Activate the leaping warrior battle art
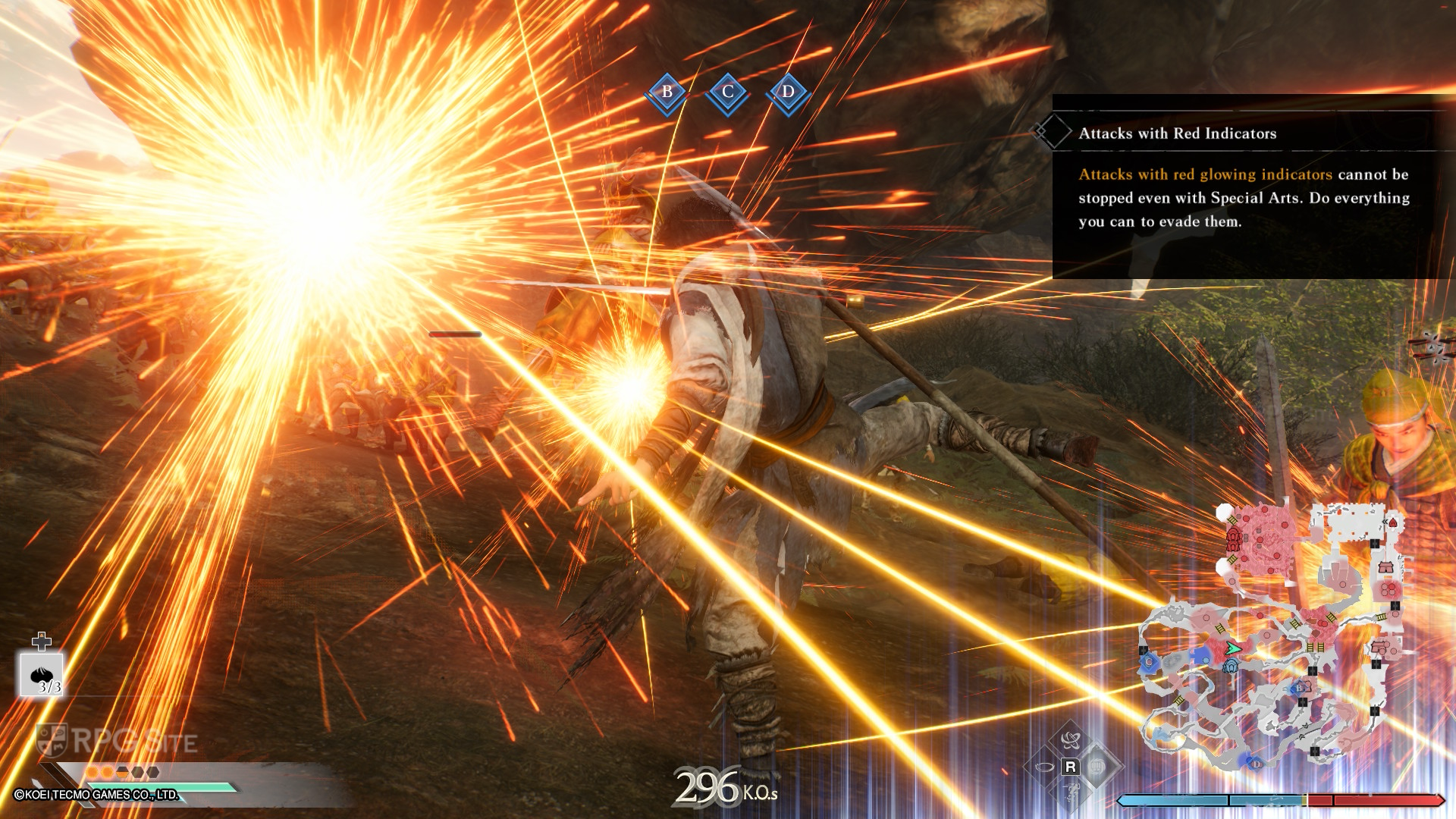The image size is (1456, 819). (1071, 793)
